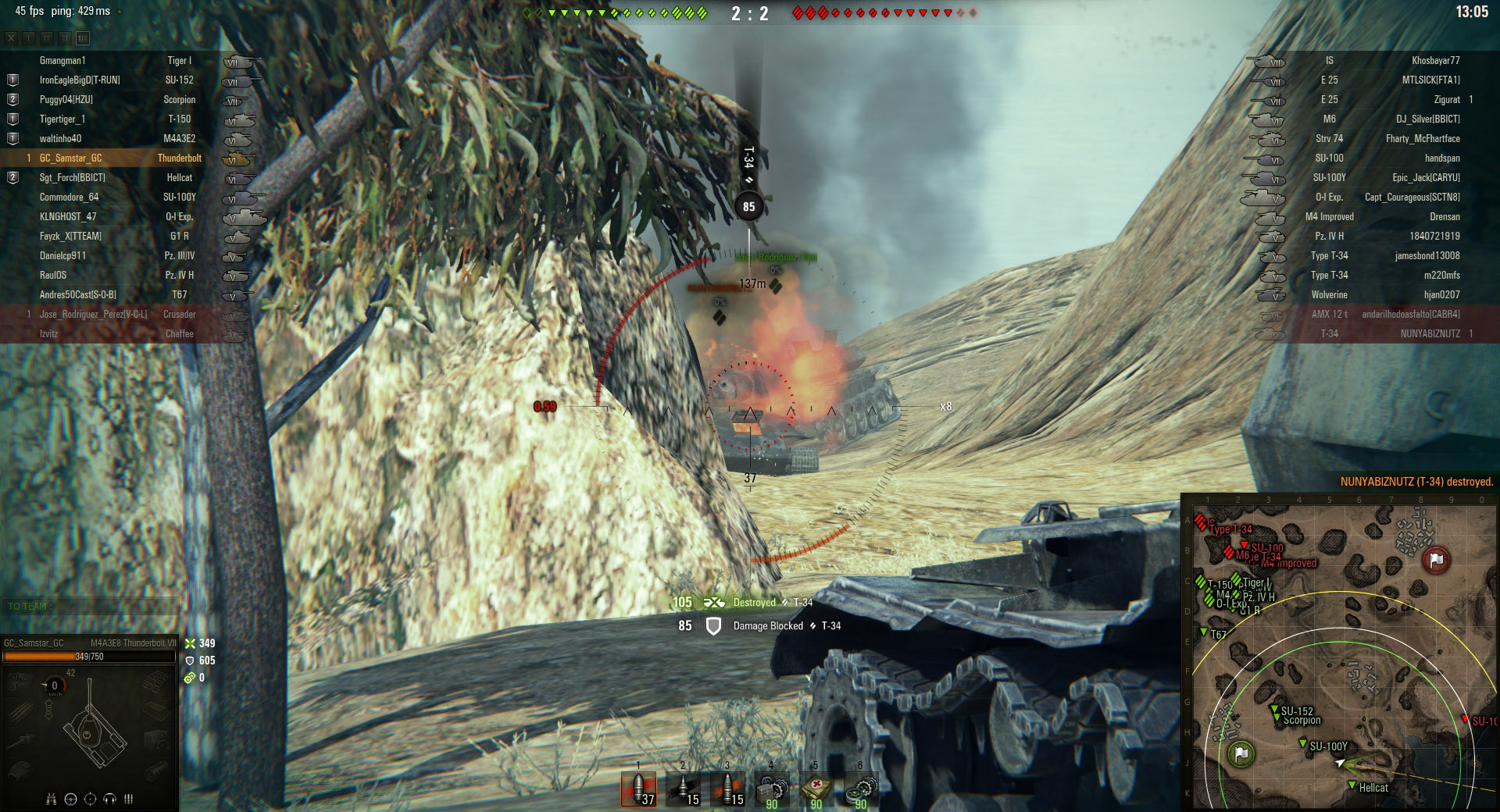Click the headphones radio operator icon
Screen dimensions: 1500x812
point(109,799)
